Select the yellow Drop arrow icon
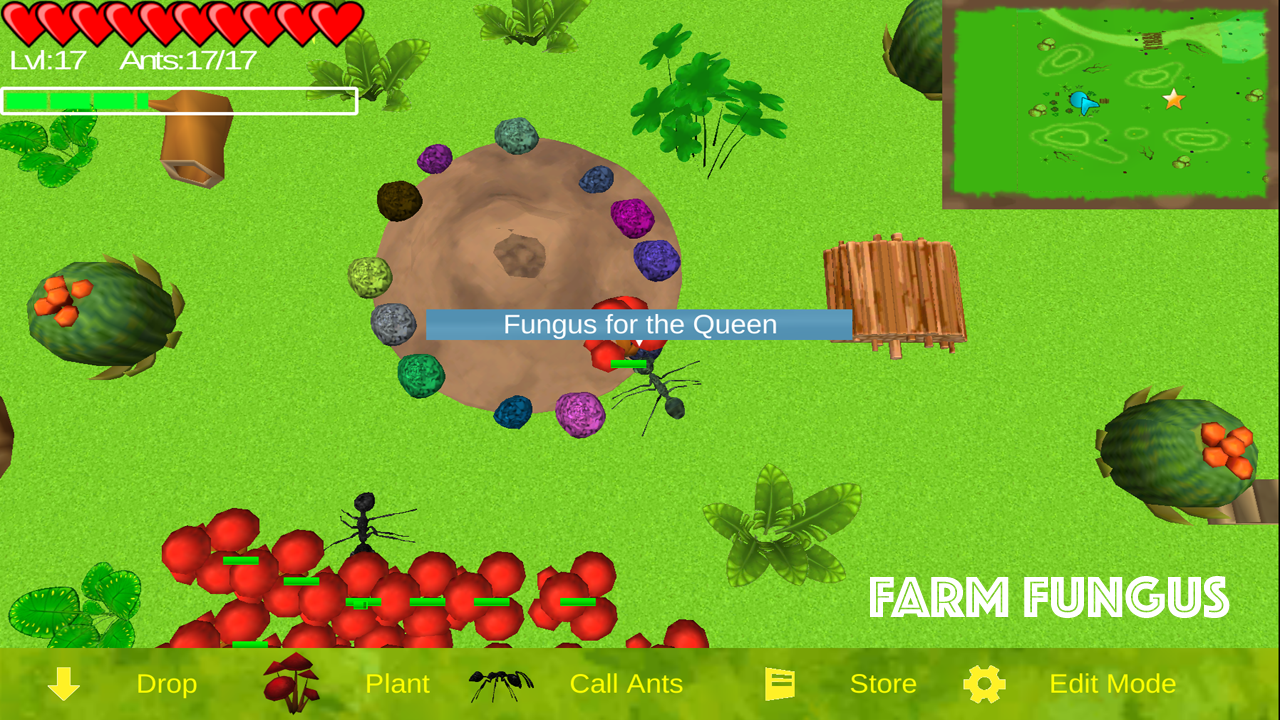This screenshot has width=1280, height=720. 62,684
